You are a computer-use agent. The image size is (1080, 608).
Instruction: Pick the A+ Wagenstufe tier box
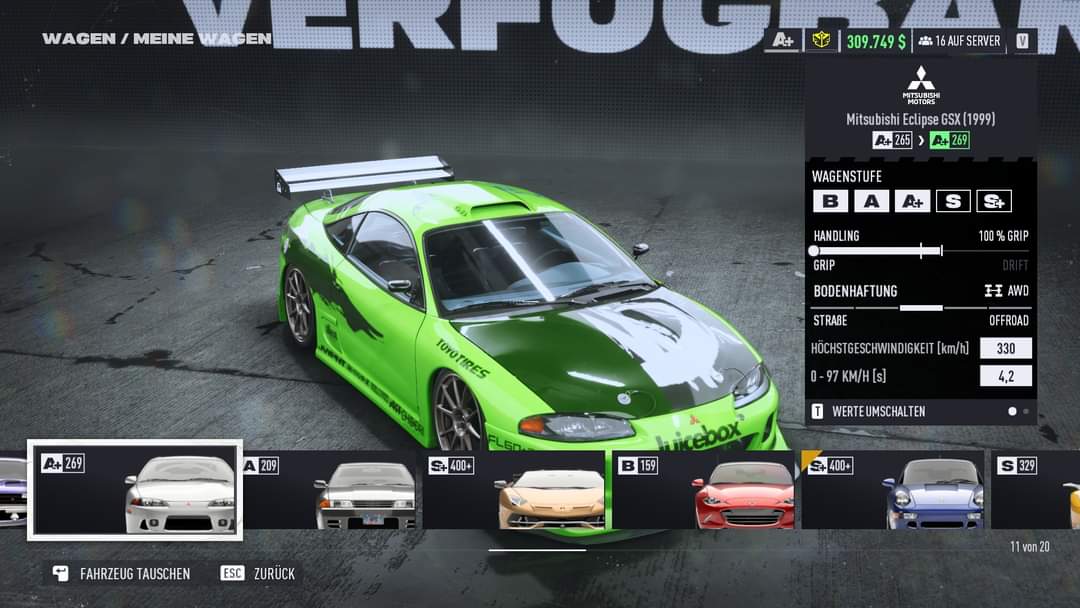pos(912,201)
